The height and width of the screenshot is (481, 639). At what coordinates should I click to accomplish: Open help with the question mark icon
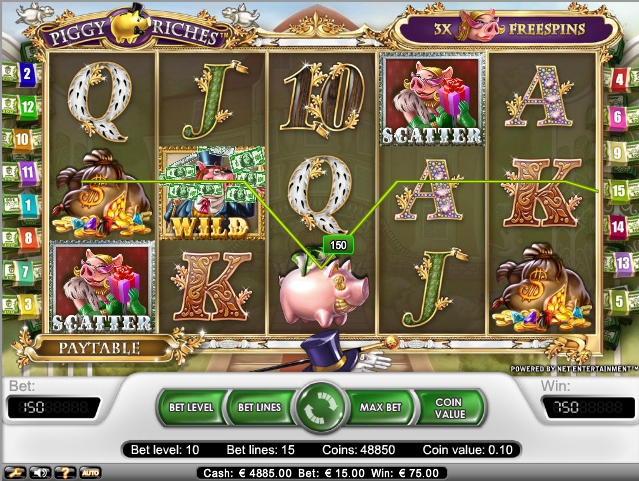[65, 471]
